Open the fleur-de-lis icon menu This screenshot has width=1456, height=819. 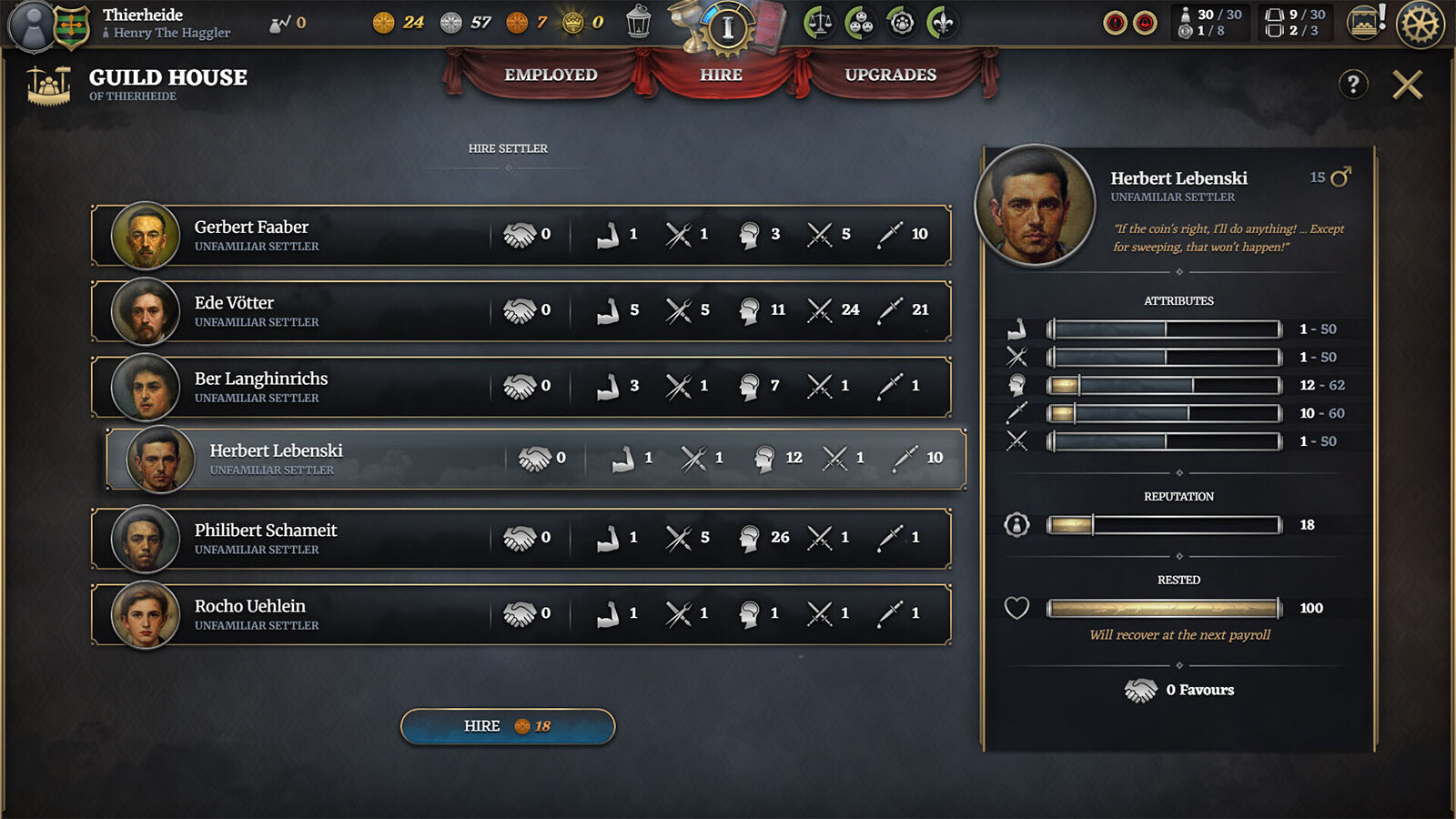943,23
